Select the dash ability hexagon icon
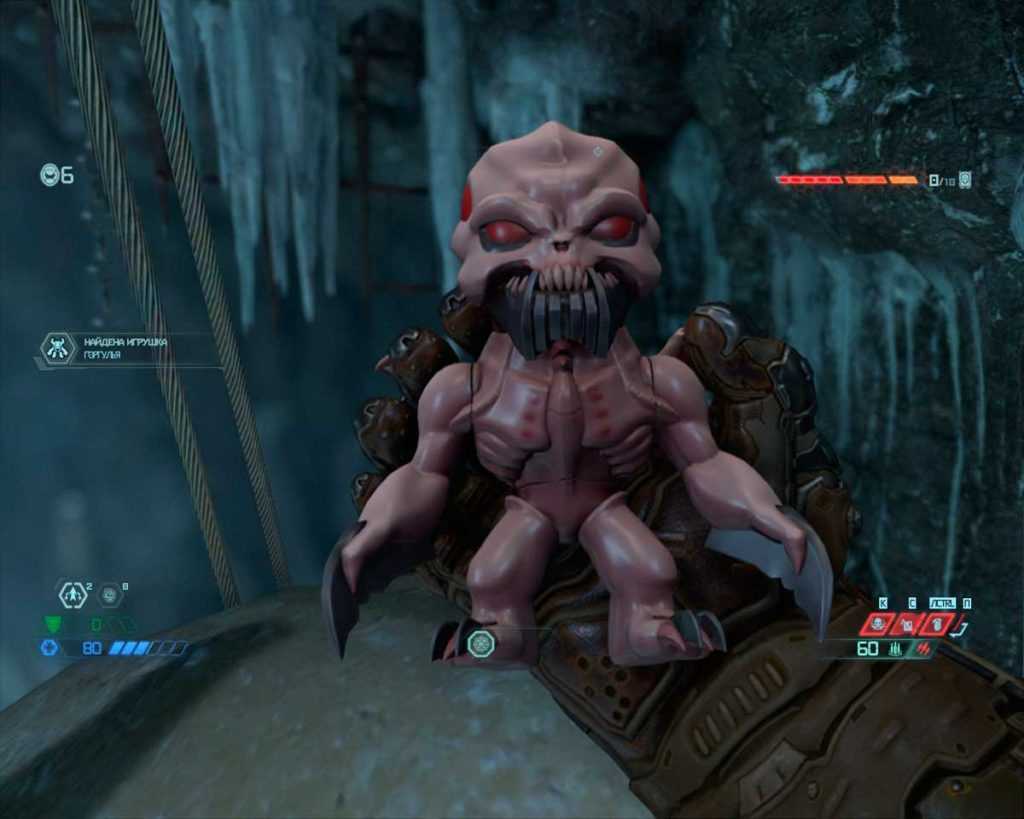The image size is (1024, 819). [72, 595]
